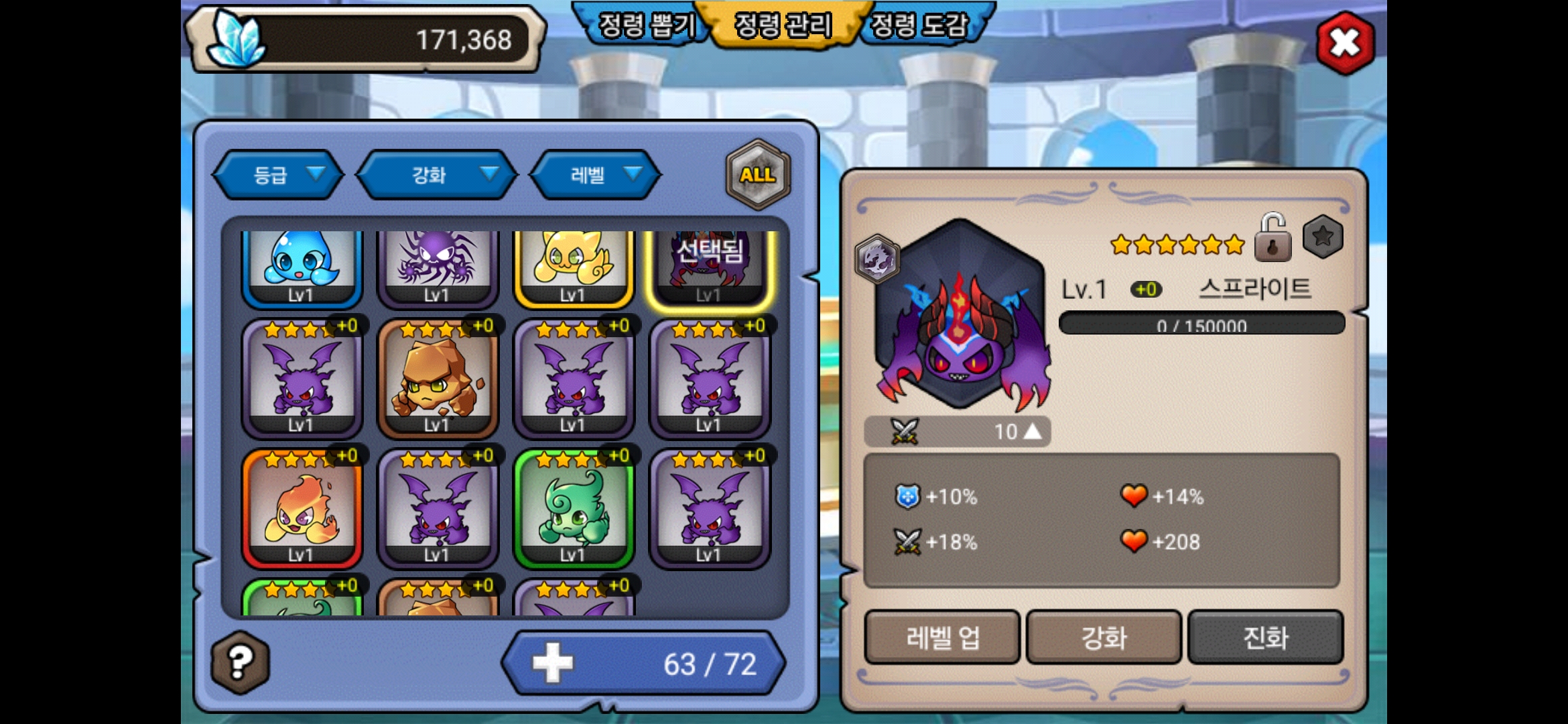This screenshot has width=1568, height=724.
Task: Tap the 진화 evolve button
Action: click(1265, 638)
